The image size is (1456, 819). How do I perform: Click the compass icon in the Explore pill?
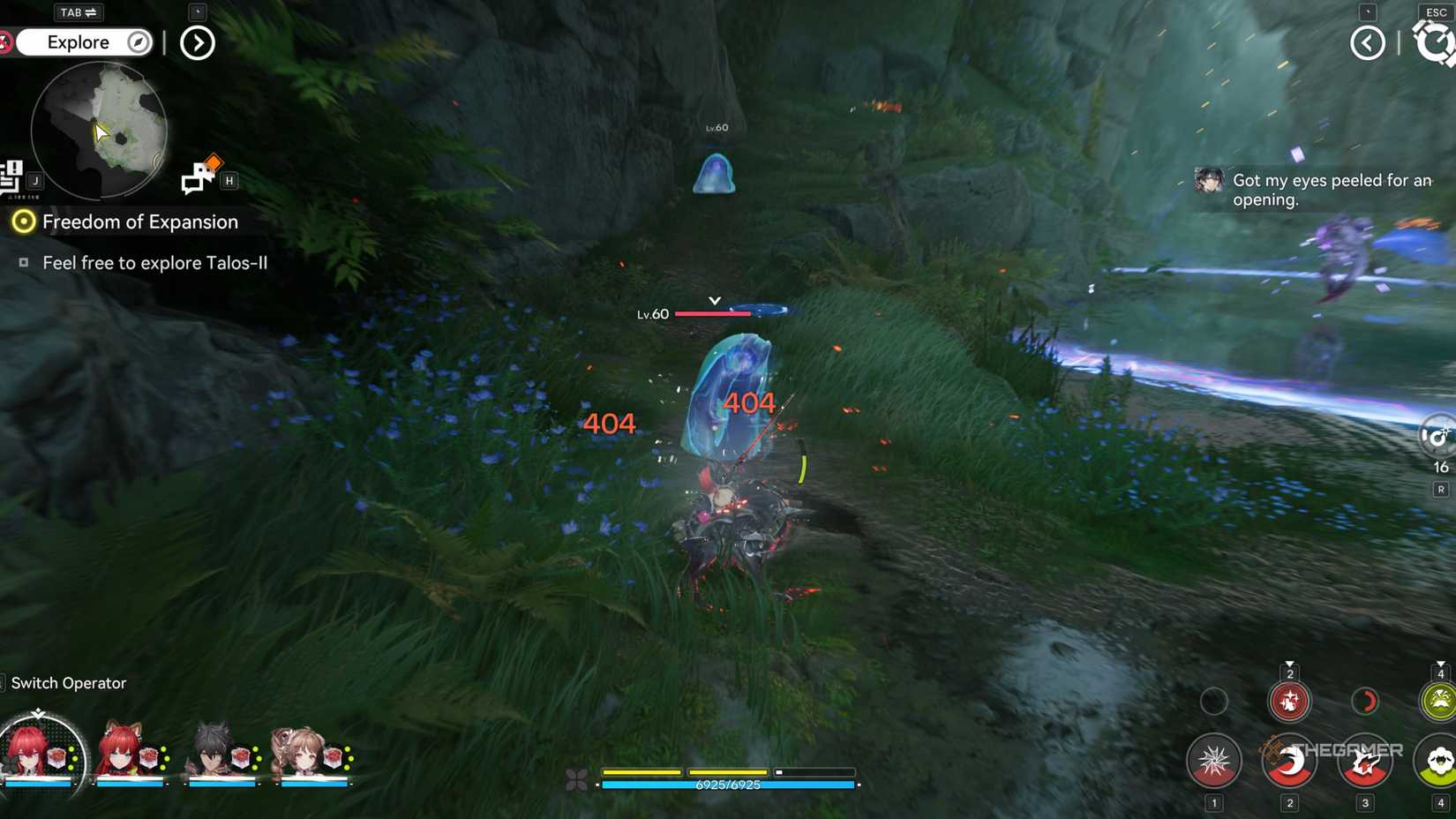(139, 42)
